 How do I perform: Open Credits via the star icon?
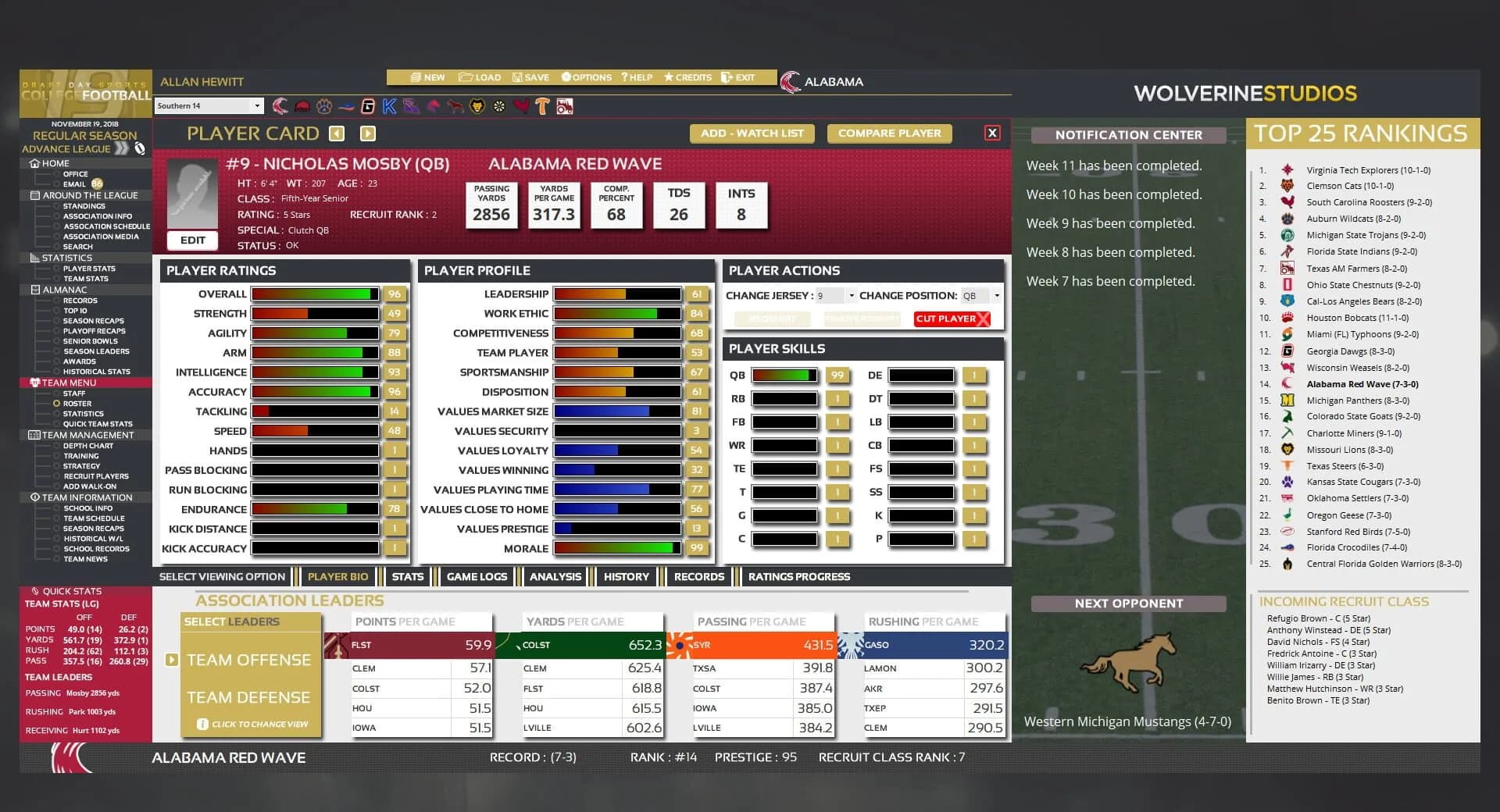[669, 77]
